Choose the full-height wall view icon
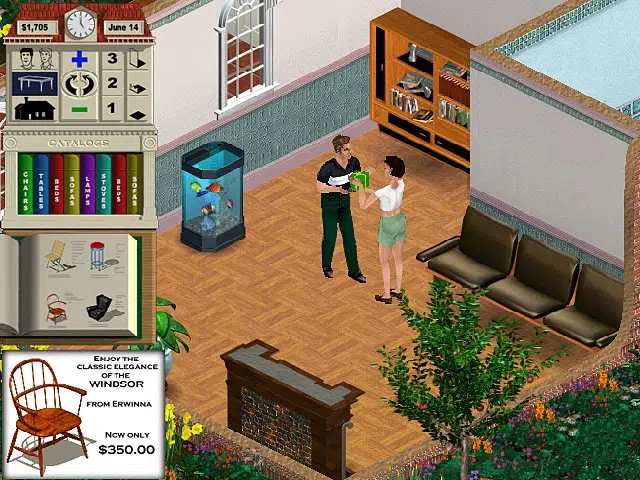The image size is (640, 480). click(x=138, y=60)
